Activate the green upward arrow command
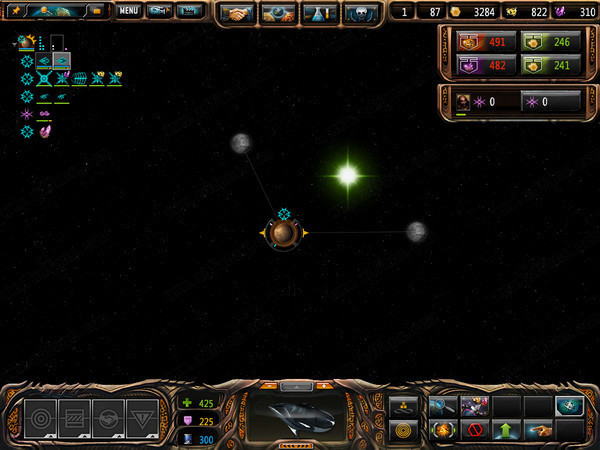The width and height of the screenshot is (600, 450). pyautogui.click(x=506, y=430)
